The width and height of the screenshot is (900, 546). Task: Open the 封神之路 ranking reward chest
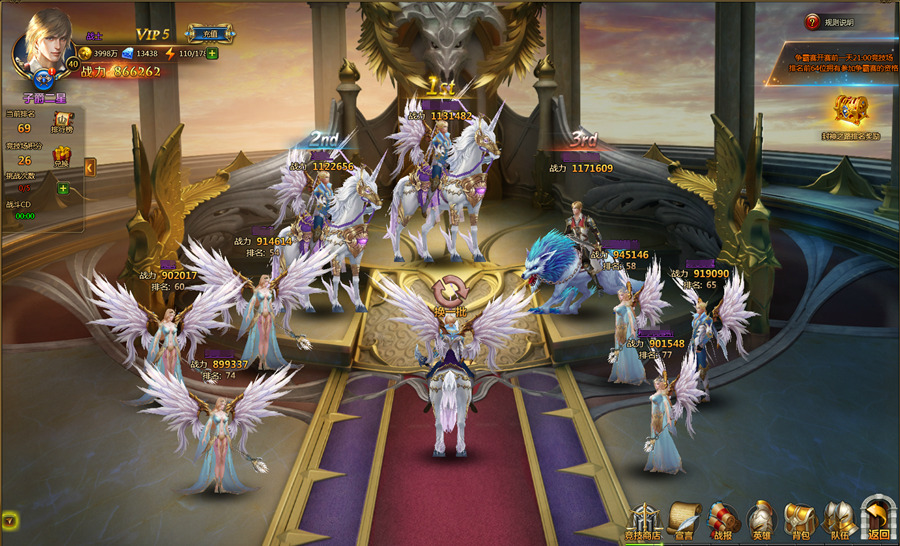click(x=851, y=112)
